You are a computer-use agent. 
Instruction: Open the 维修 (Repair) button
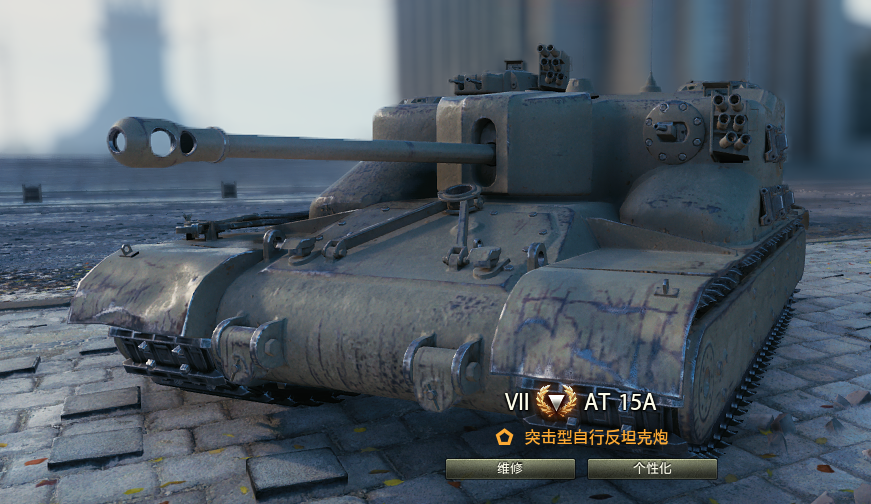coord(510,468)
